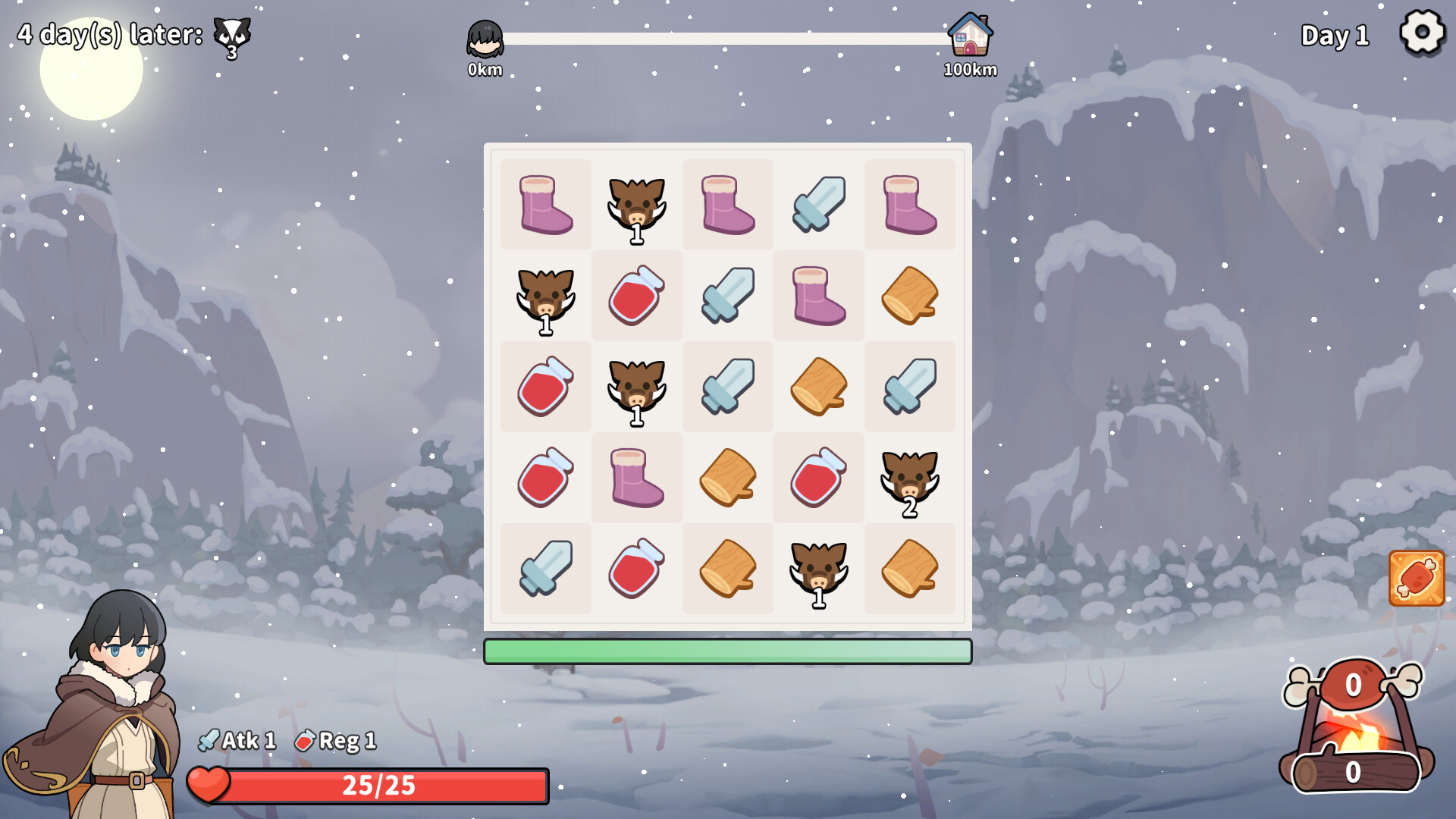The height and width of the screenshot is (819, 1456).
Task: Click the boar head tile in the bottom row
Action: pyautogui.click(x=817, y=569)
